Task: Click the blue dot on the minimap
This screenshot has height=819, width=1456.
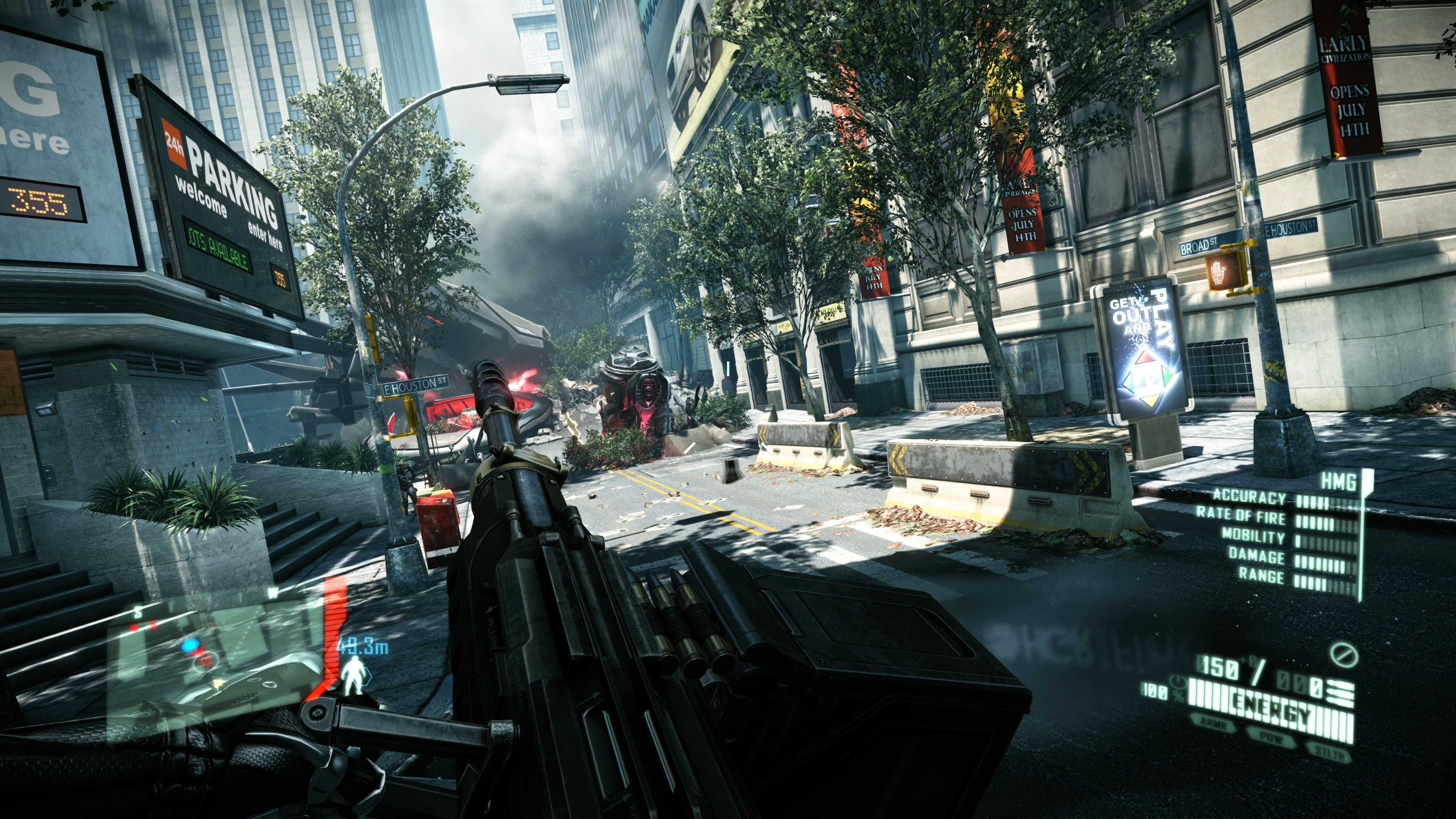Action: click(191, 645)
